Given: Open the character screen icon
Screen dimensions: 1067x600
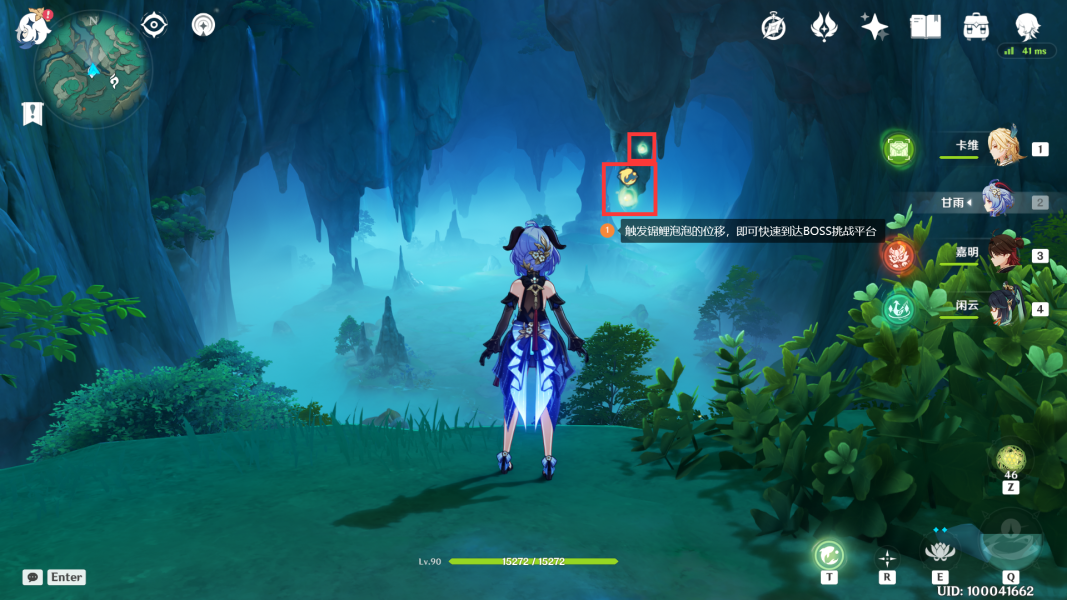Looking at the screenshot, I should coord(1027,27).
